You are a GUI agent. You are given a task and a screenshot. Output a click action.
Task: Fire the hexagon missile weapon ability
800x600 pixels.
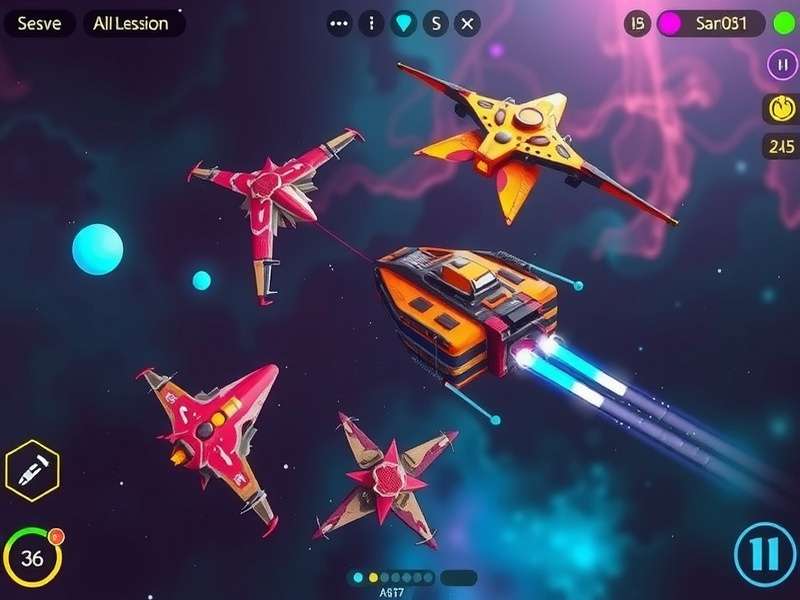(x=32, y=469)
